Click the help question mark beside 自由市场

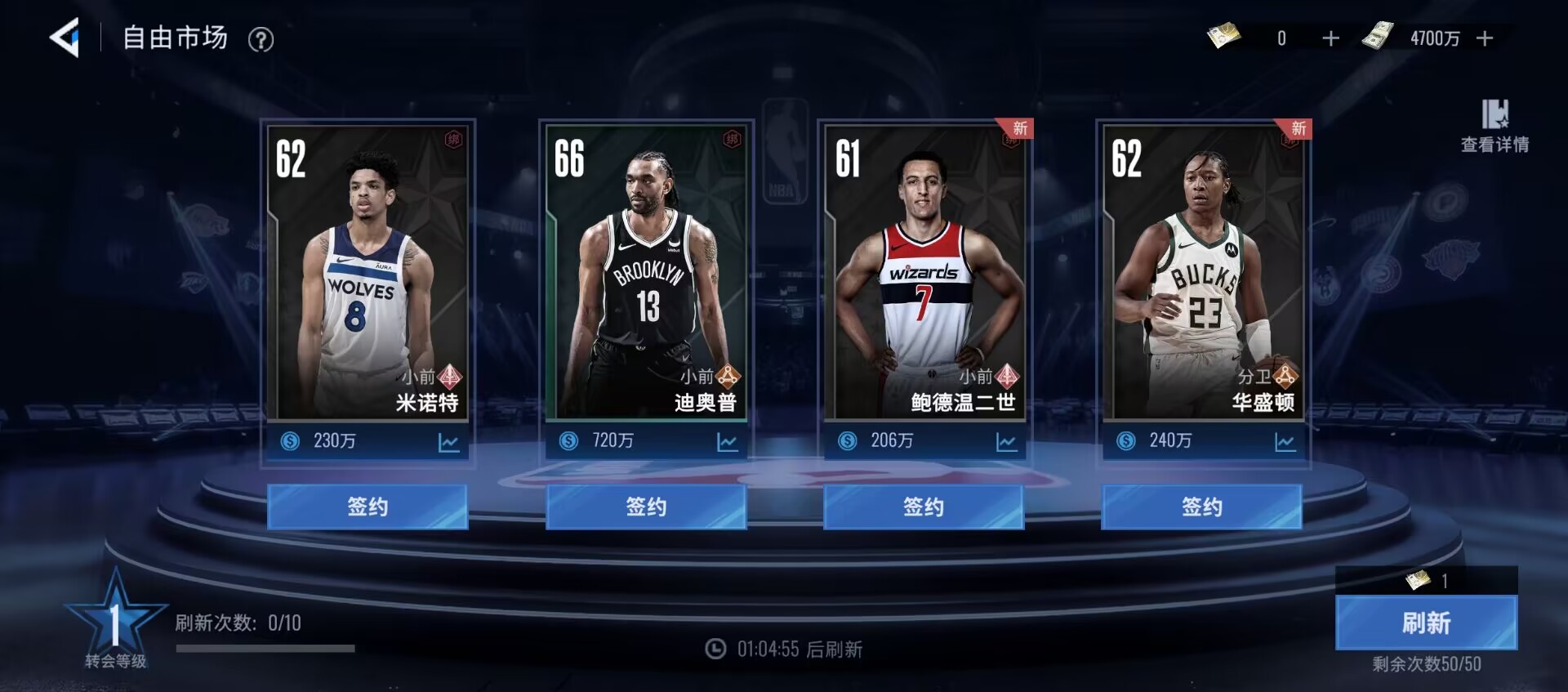click(x=261, y=39)
